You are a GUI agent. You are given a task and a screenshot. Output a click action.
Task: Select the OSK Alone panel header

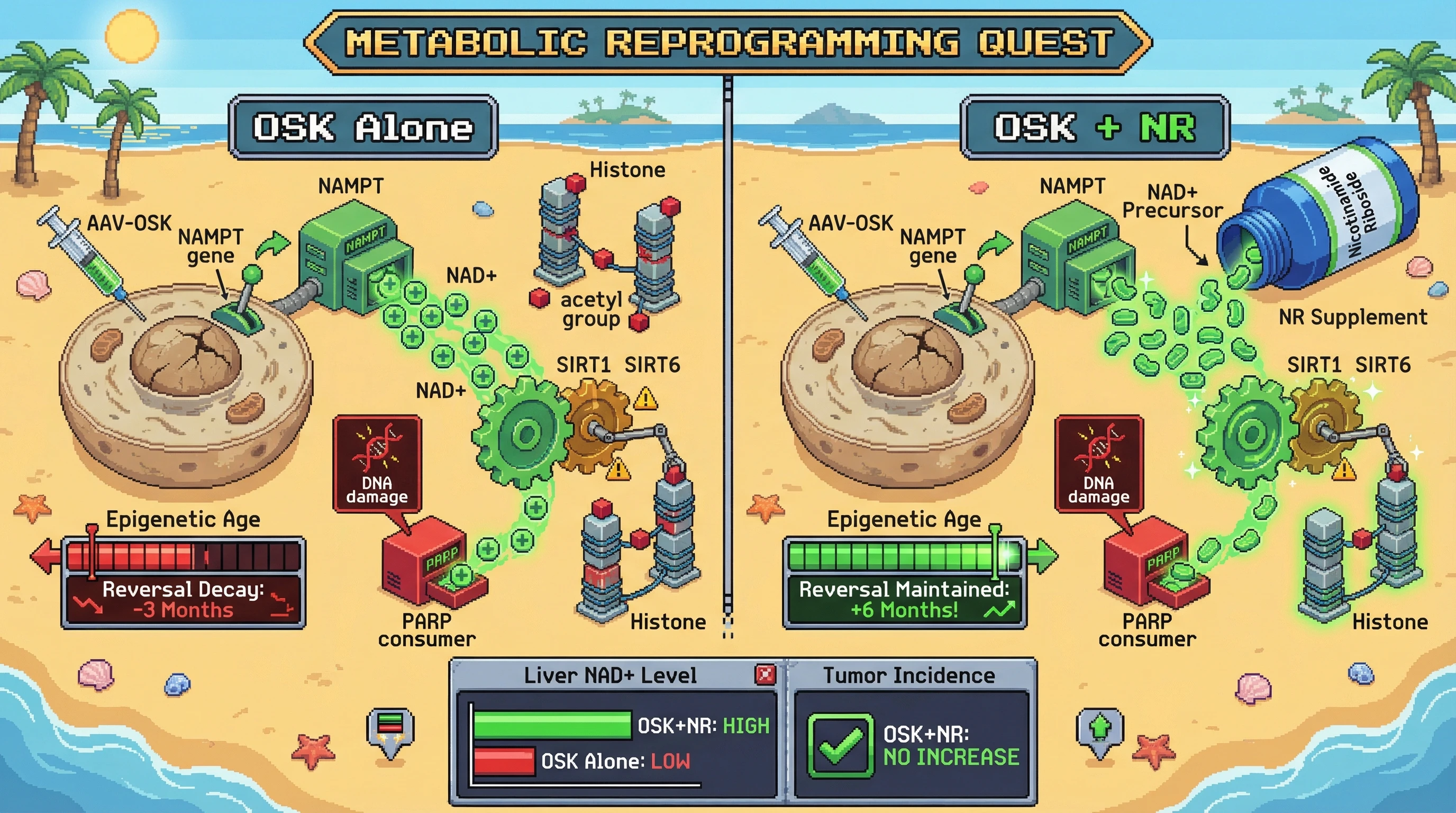point(363,127)
